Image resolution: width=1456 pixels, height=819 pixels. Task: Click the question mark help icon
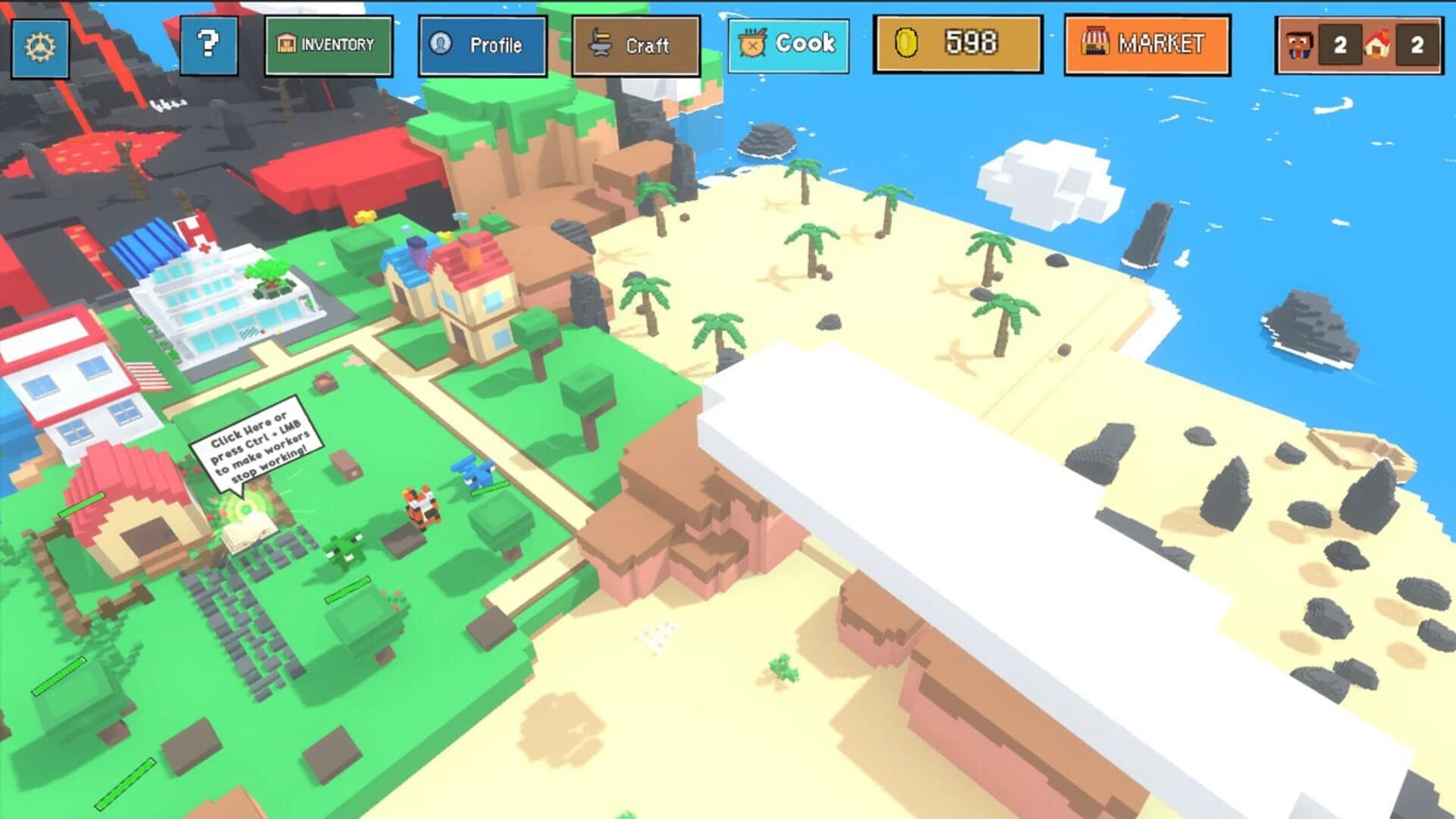click(210, 44)
